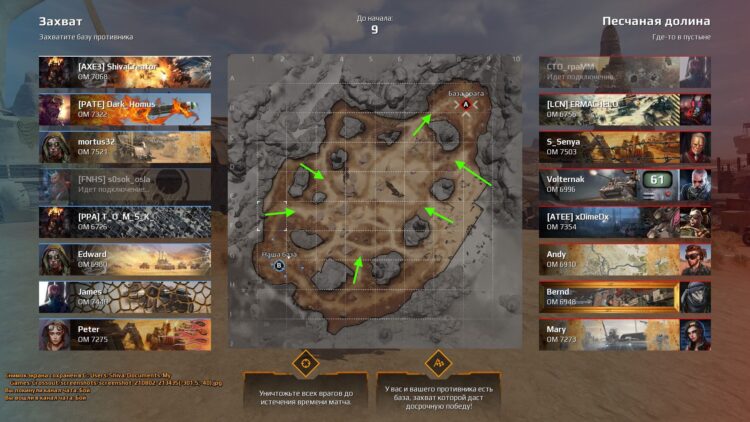This screenshot has width=750, height=422.
Task: Select Mary in the enemy team
Action: (624, 333)
